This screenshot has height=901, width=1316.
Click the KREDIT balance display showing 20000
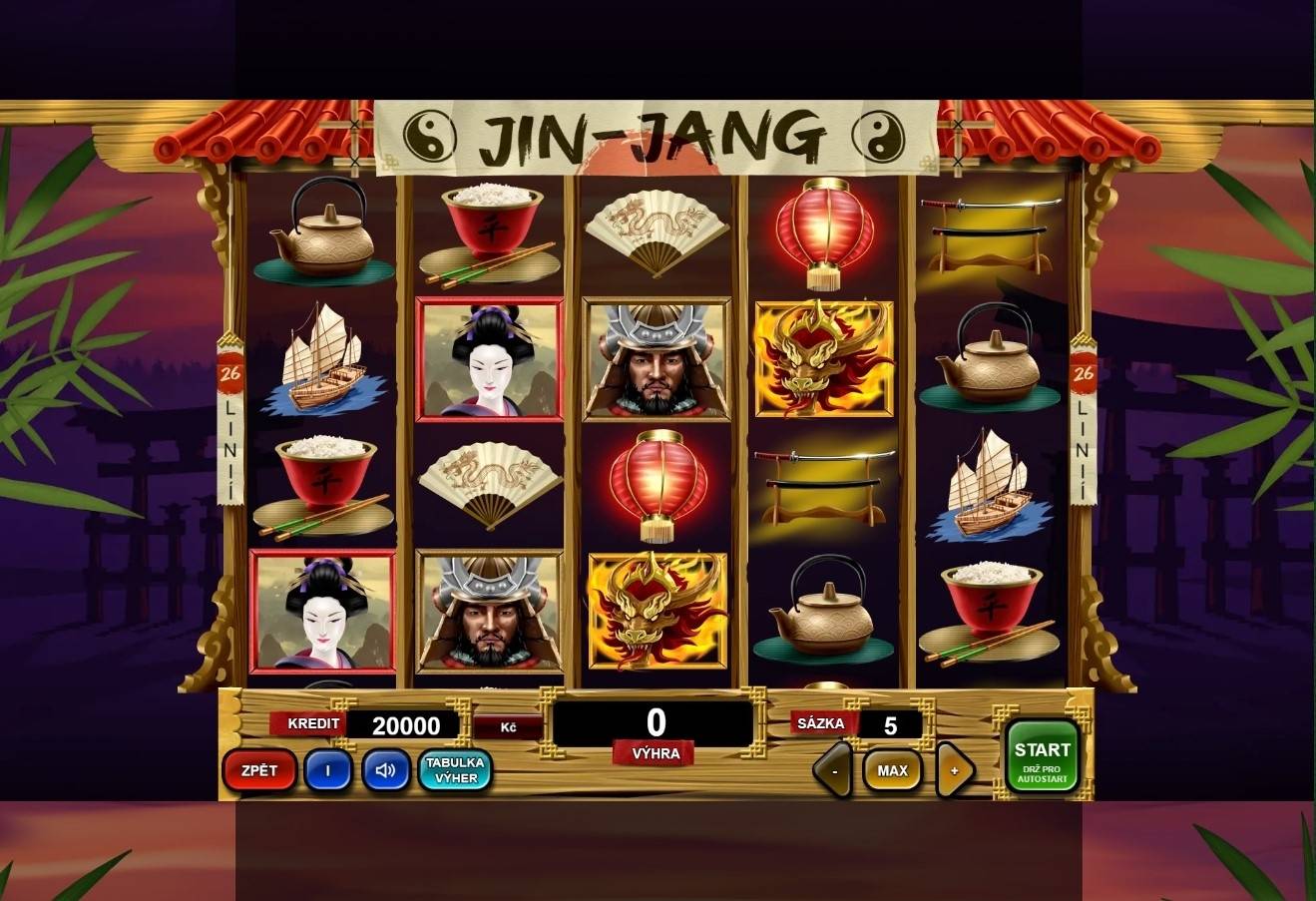pyautogui.click(x=408, y=723)
